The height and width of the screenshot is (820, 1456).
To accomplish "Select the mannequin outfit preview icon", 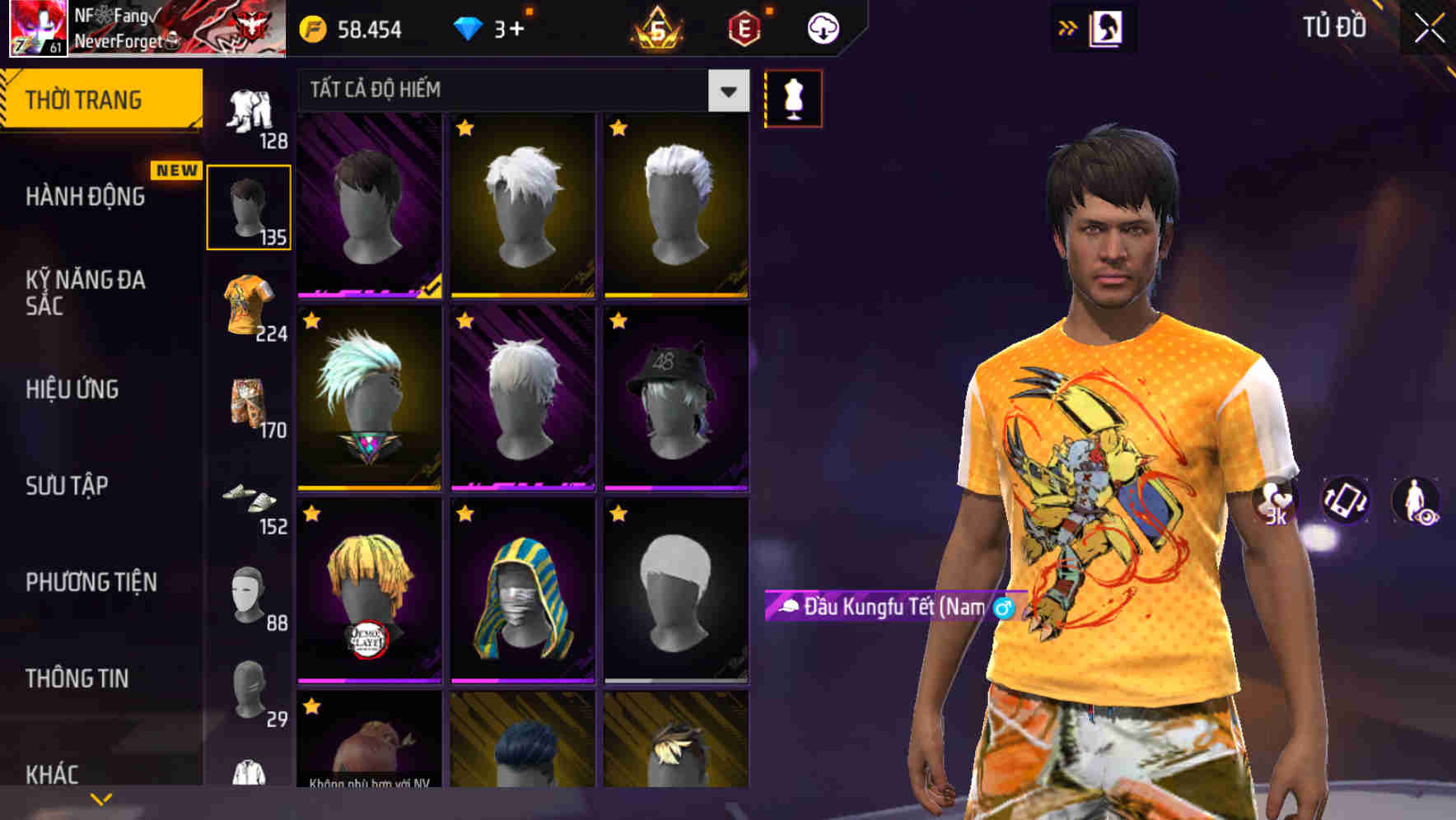I will pos(793,97).
